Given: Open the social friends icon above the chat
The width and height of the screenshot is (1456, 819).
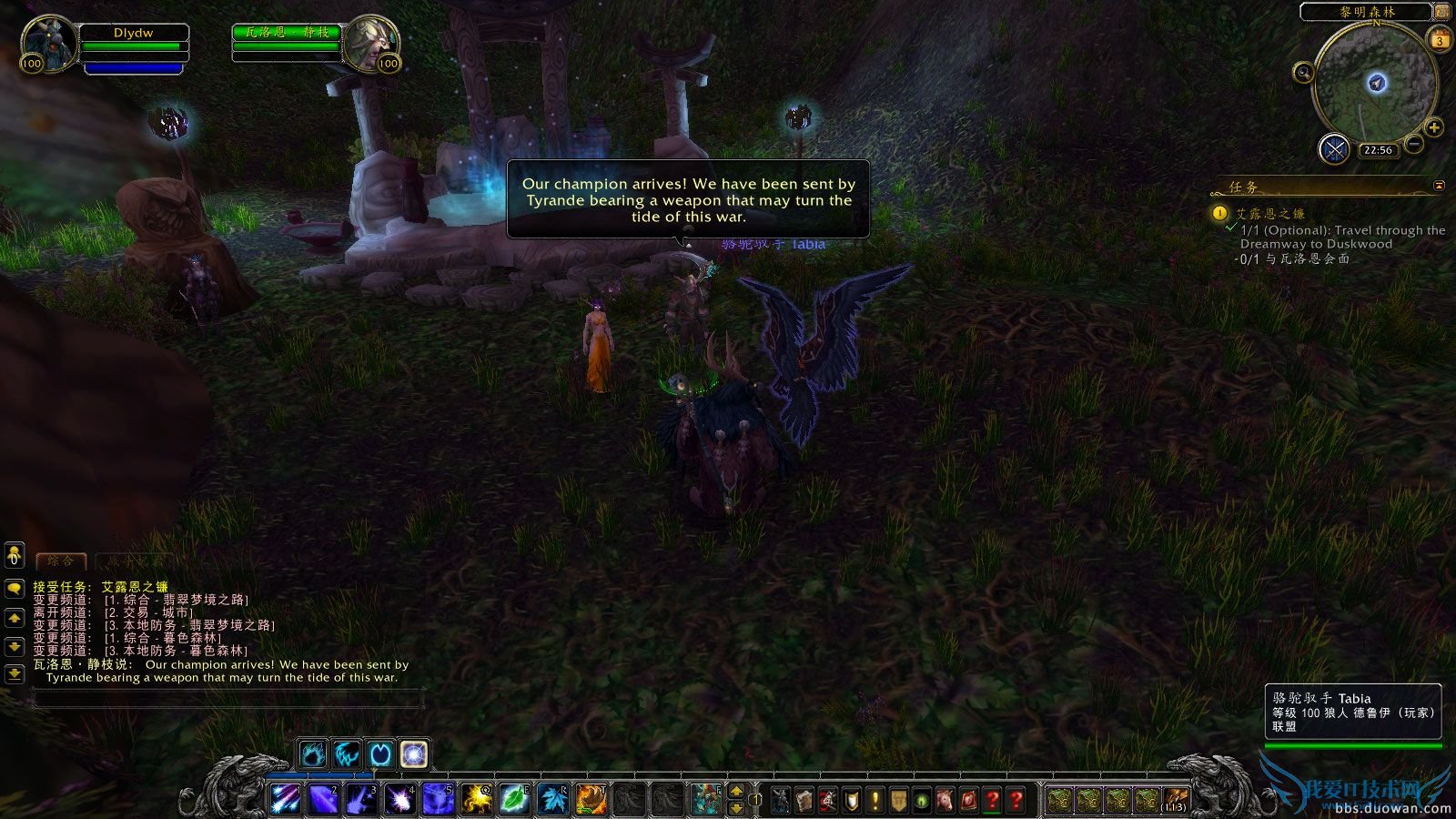Looking at the screenshot, I should point(14,556).
